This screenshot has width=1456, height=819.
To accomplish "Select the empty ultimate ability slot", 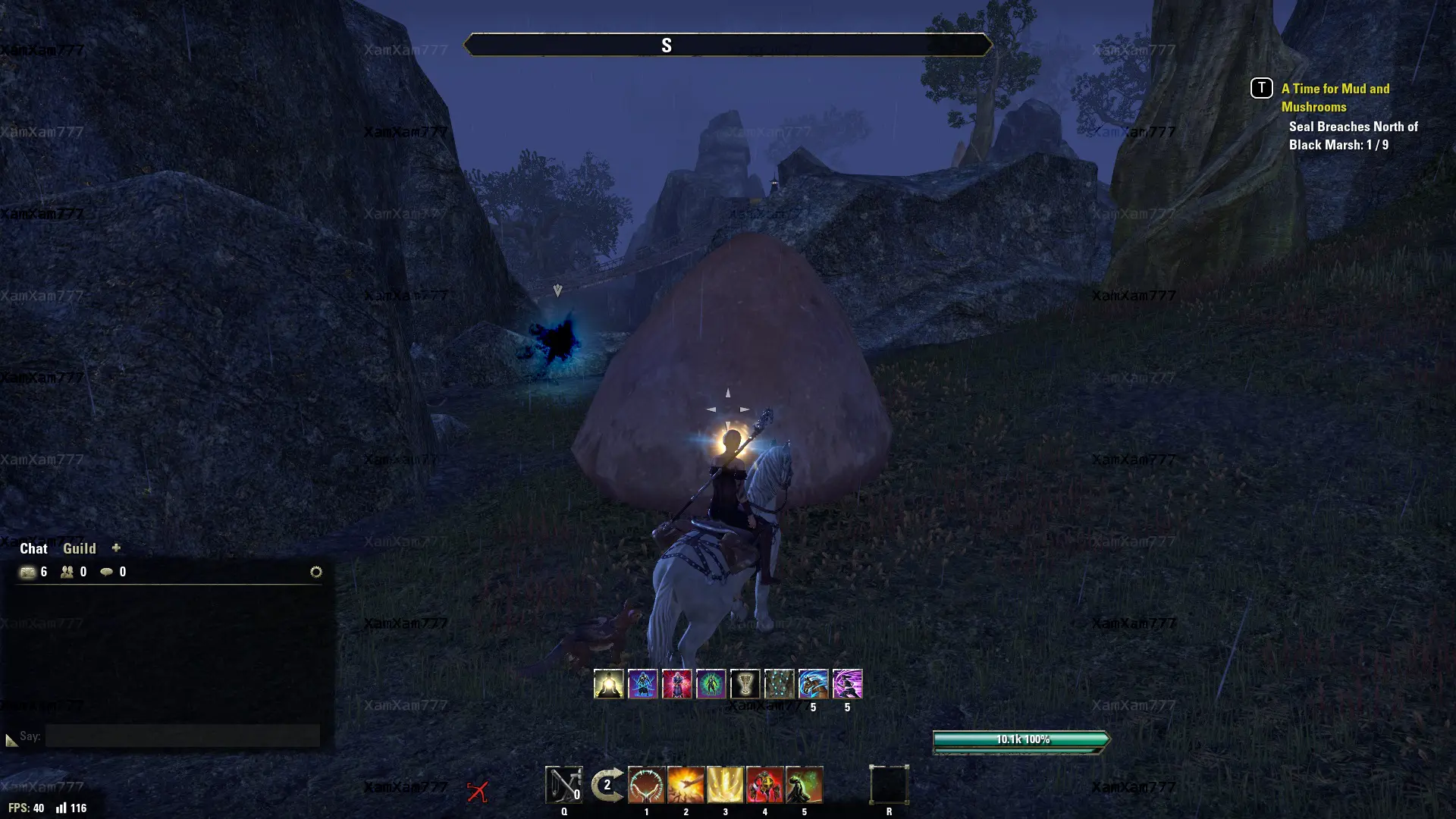I will tap(889, 785).
